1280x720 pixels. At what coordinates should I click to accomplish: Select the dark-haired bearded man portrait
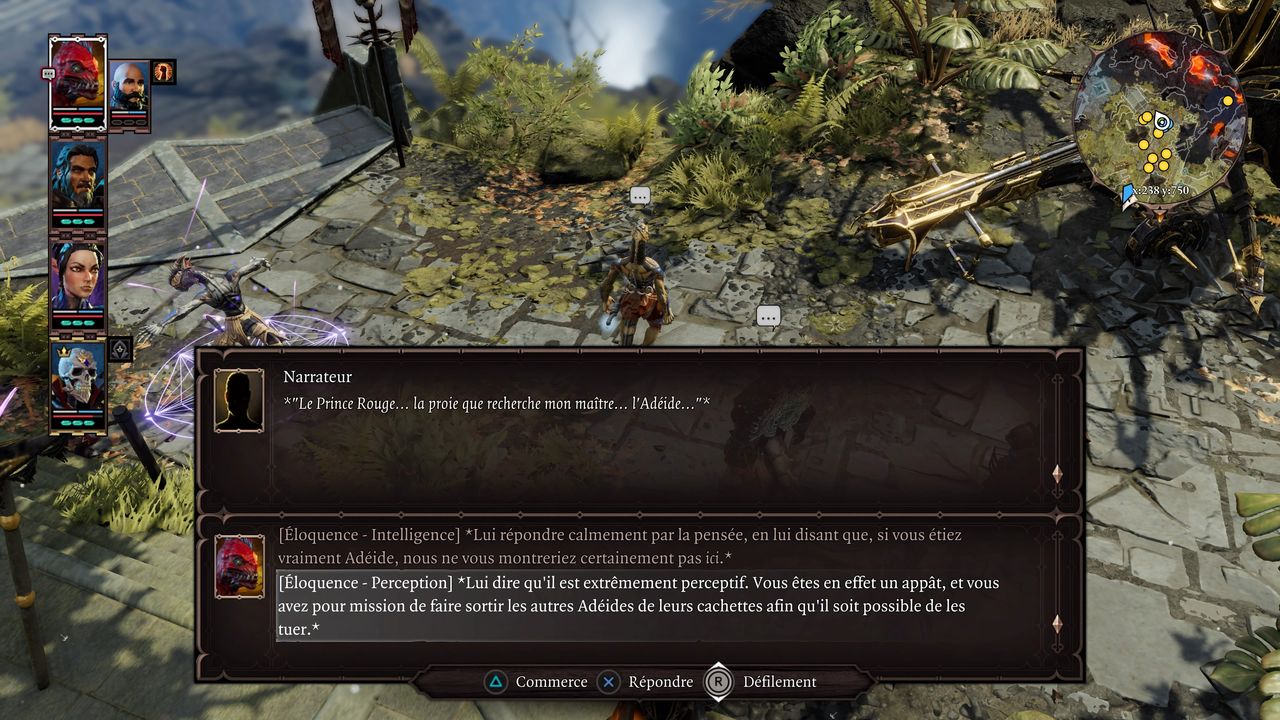tap(78, 177)
